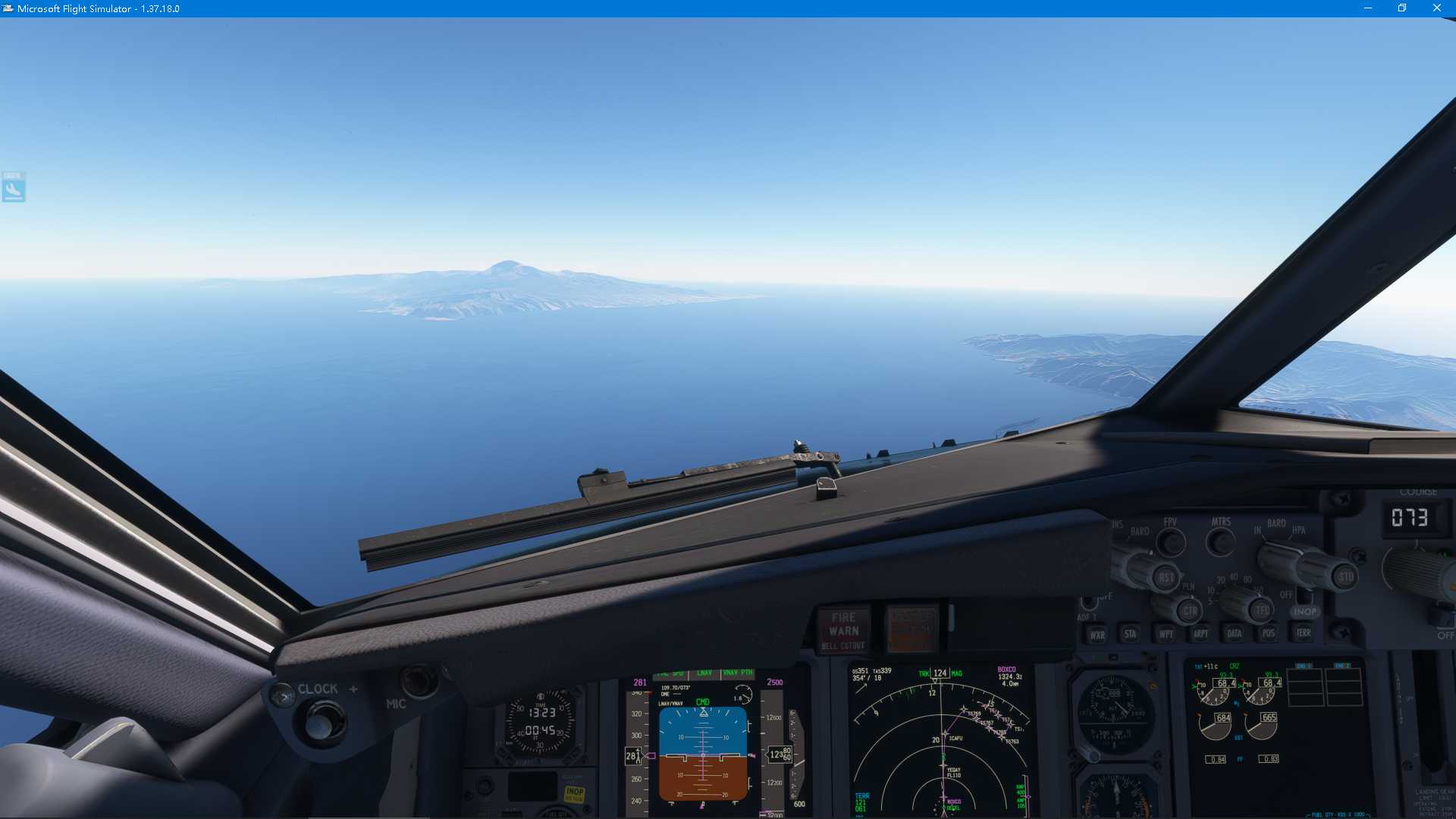Viewport: 1456px width, 819px height.
Task: Toggle the WXR weather radar button
Action: pyautogui.click(x=1097, y=635)
